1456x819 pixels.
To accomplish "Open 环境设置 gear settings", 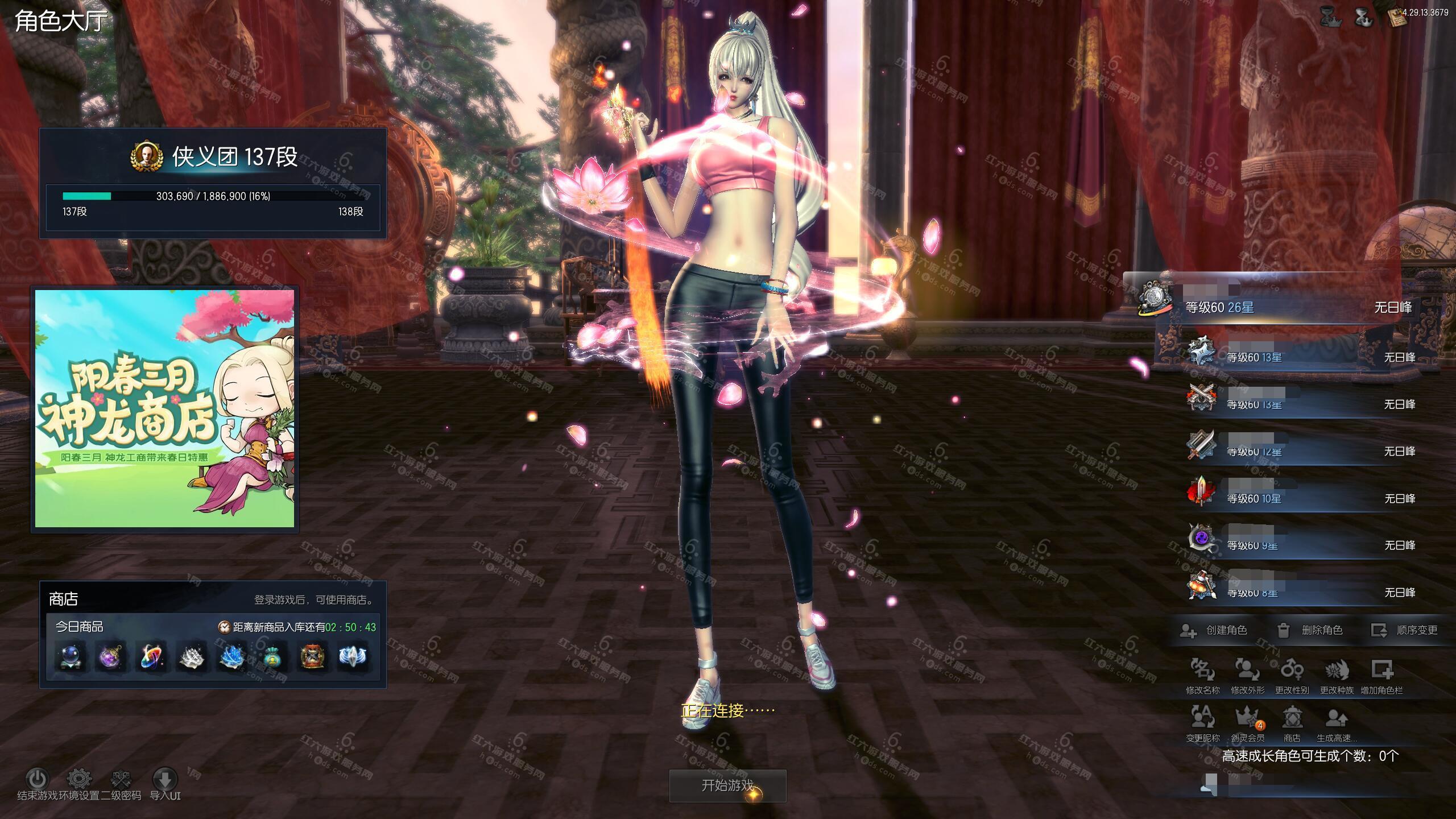I will pos(79,779).
